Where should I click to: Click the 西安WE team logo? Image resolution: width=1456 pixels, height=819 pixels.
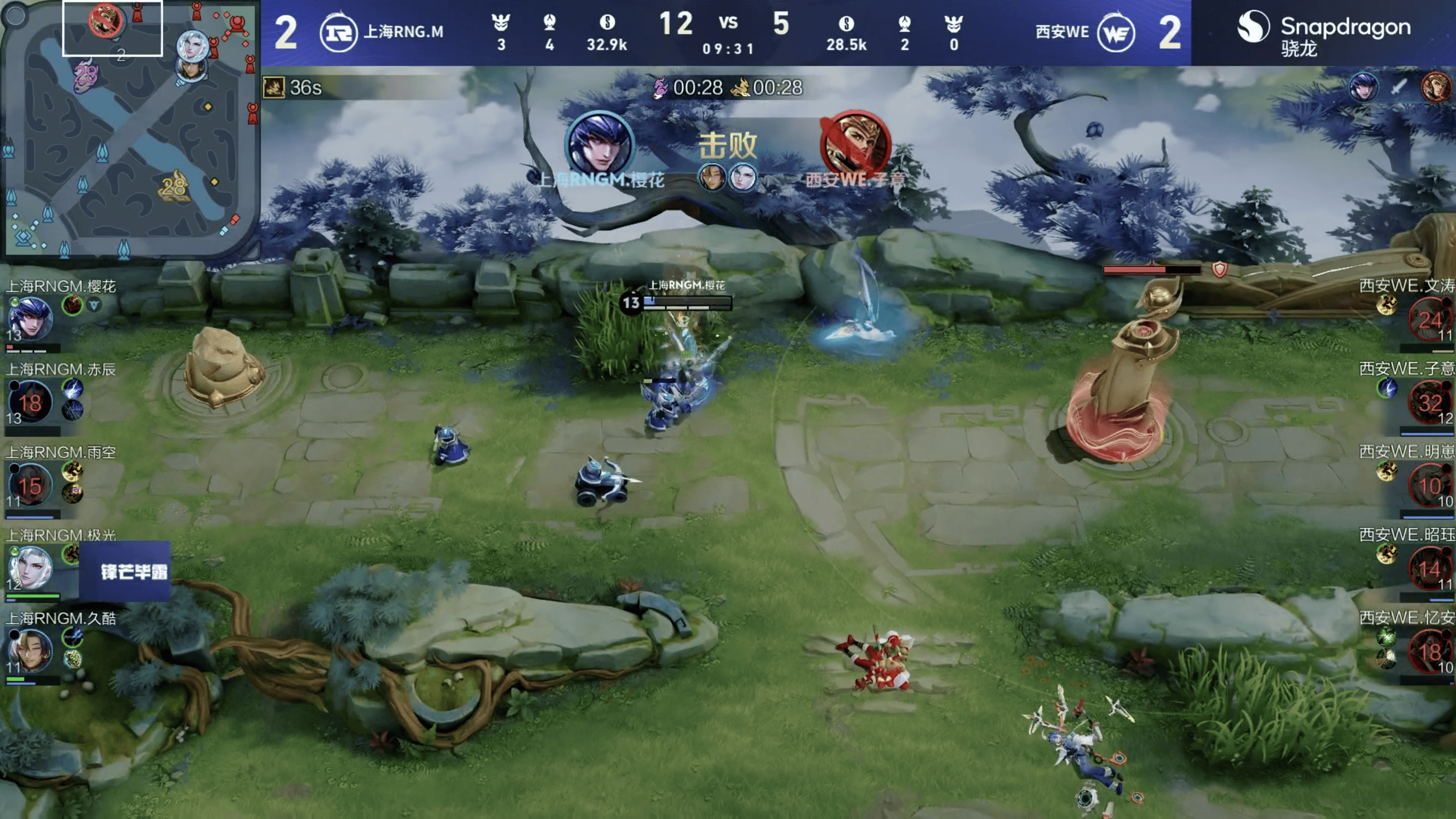coord(1116,33)
